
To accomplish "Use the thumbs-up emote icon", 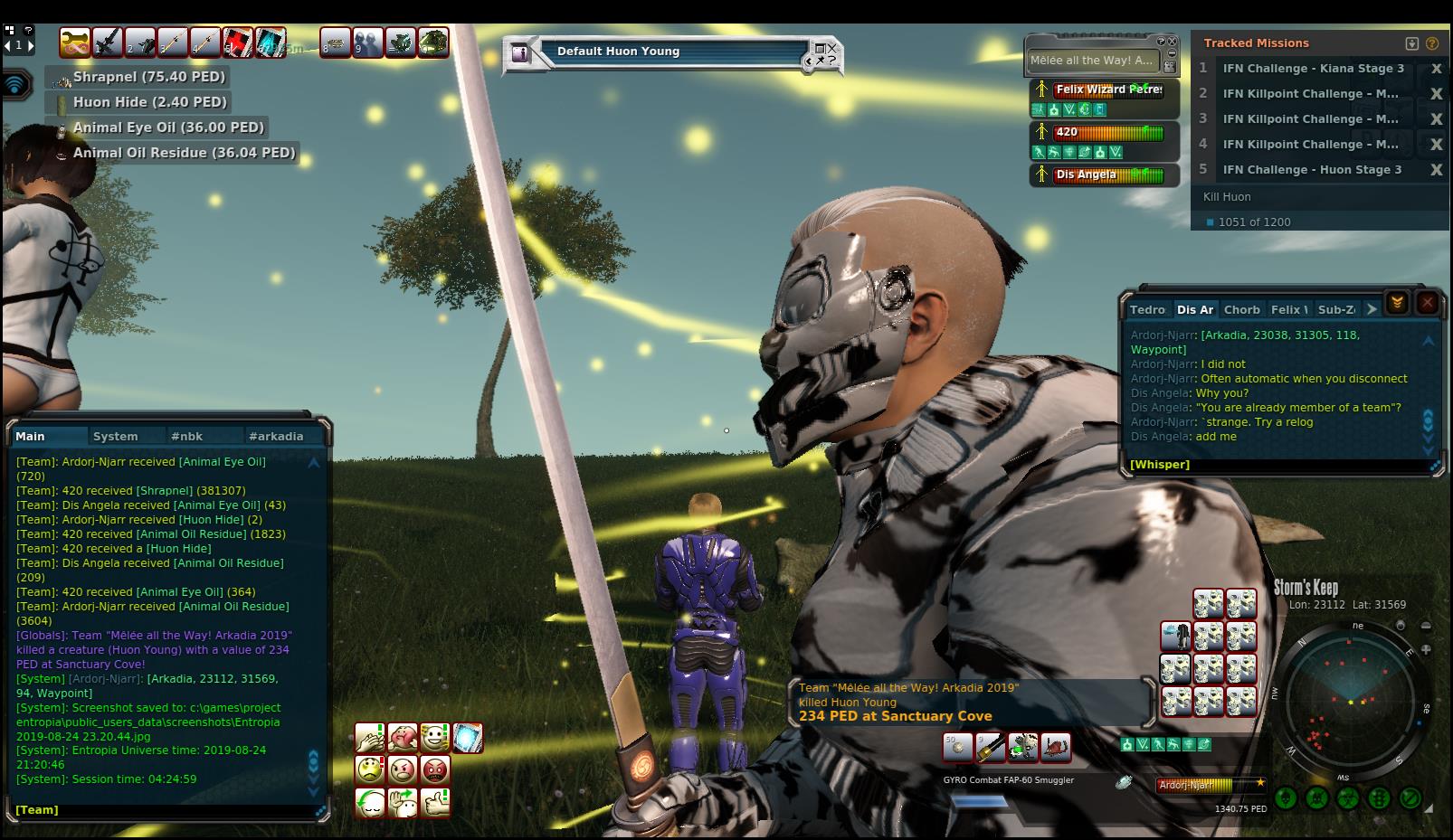I will (435, 802).
